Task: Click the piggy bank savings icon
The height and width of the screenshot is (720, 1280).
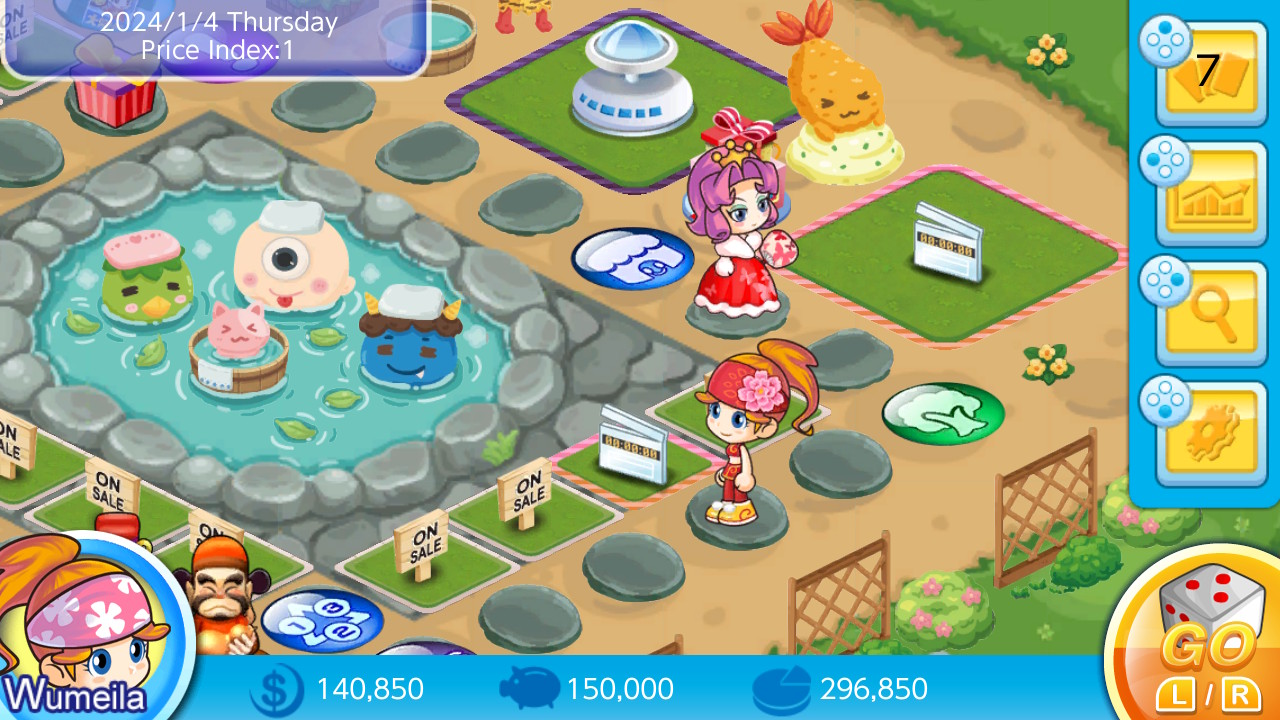Action: point(527,688)
